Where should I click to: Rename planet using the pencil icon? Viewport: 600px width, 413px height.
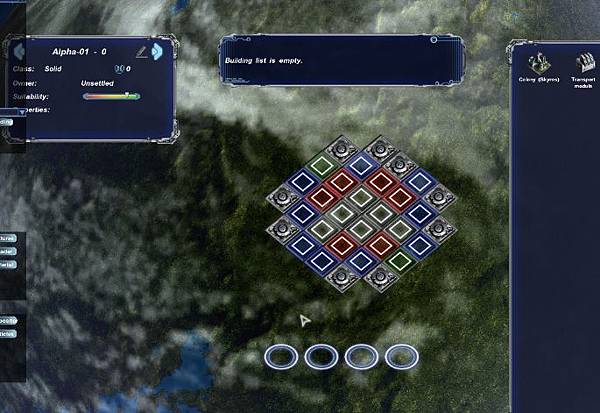pos(141,50)
